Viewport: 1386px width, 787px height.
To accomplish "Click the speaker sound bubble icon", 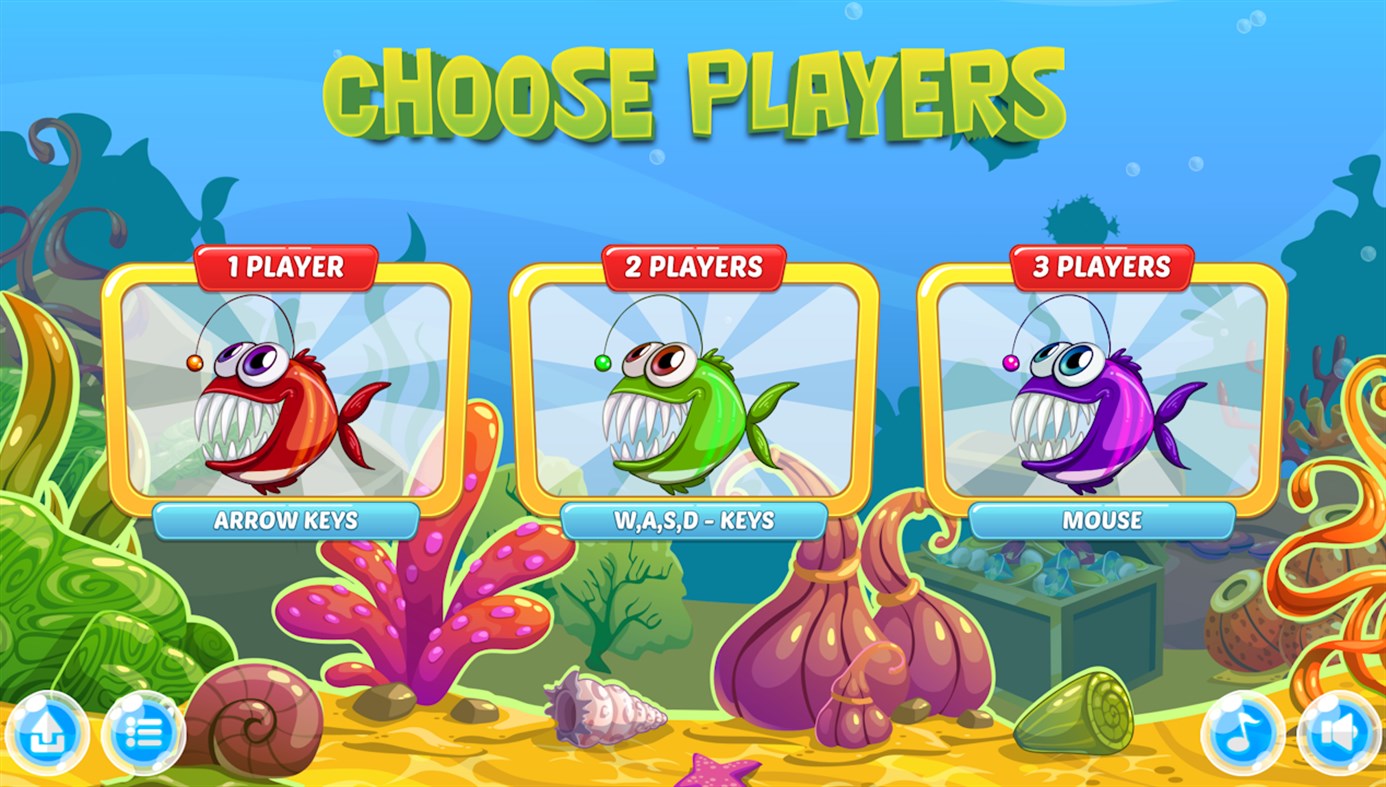I will (1339, 733).
